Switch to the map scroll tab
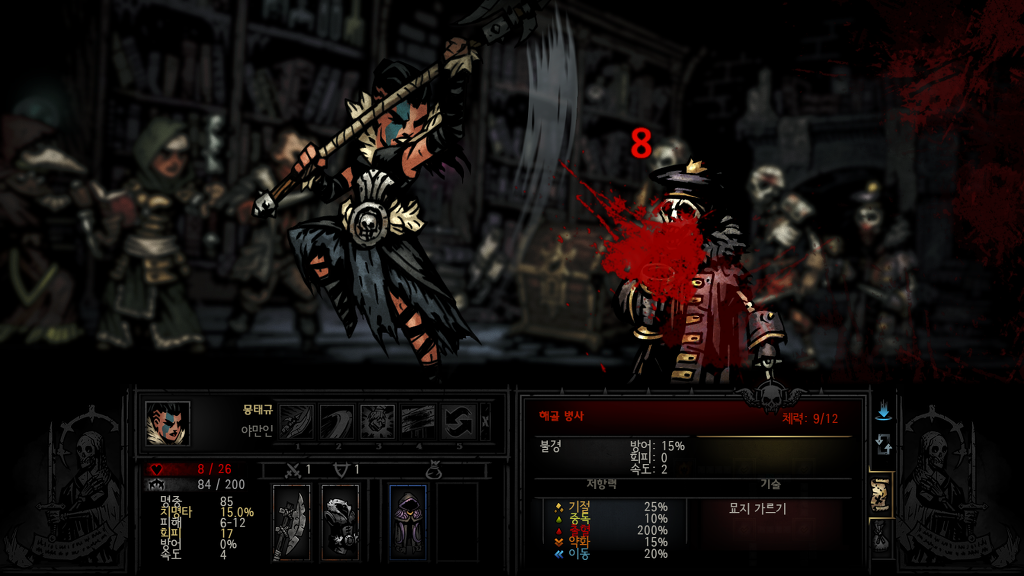 881,492
